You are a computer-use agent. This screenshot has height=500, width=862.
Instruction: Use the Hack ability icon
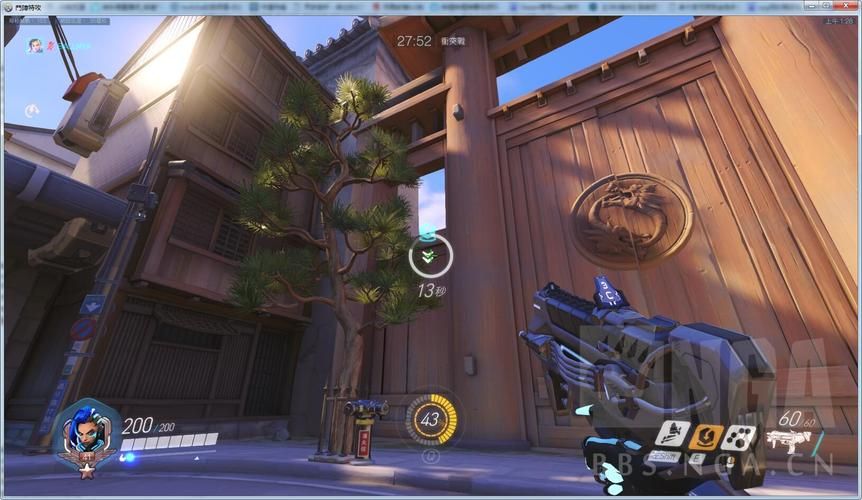click(741, 436)
